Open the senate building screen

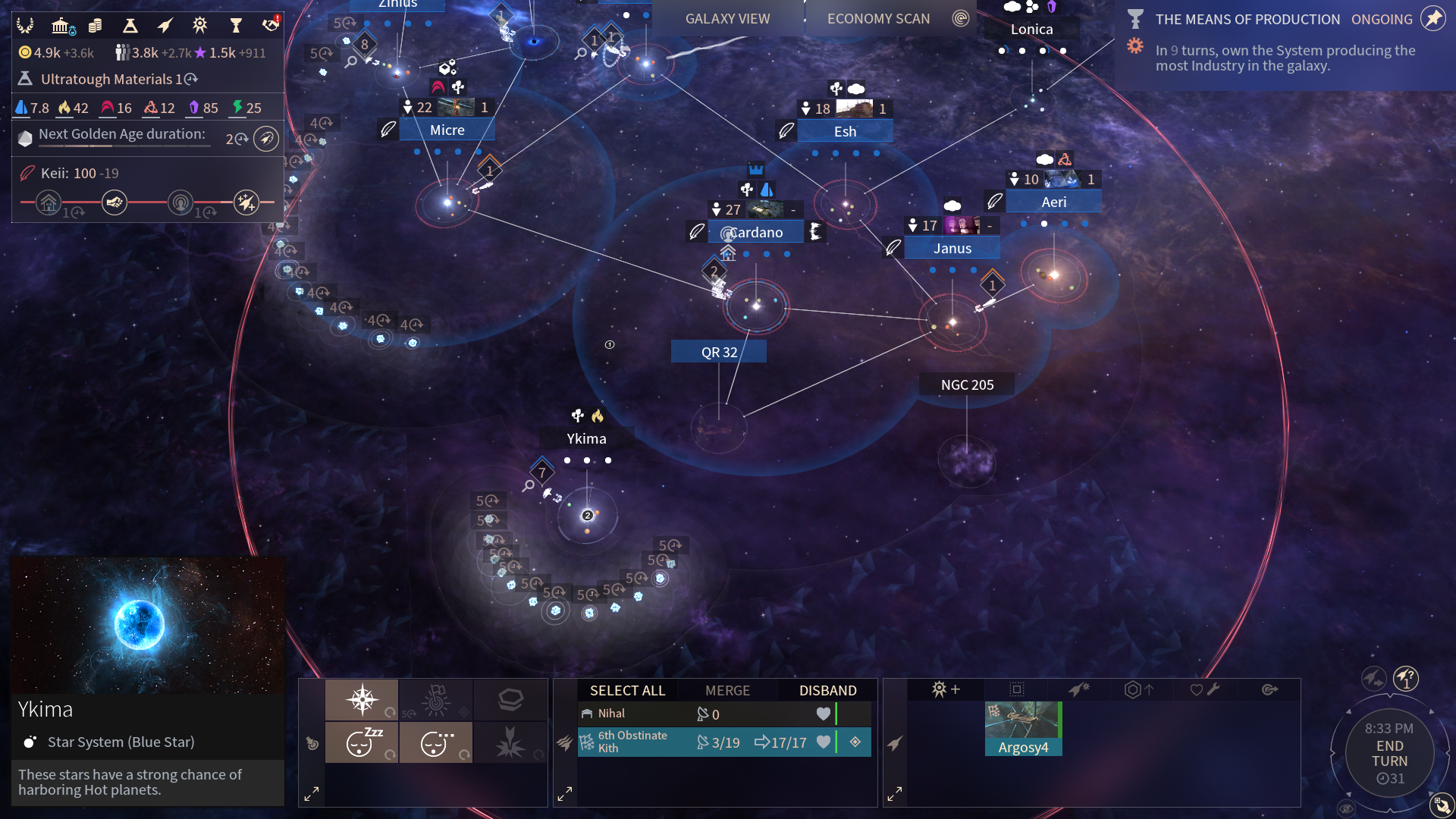tap(62, 27)
